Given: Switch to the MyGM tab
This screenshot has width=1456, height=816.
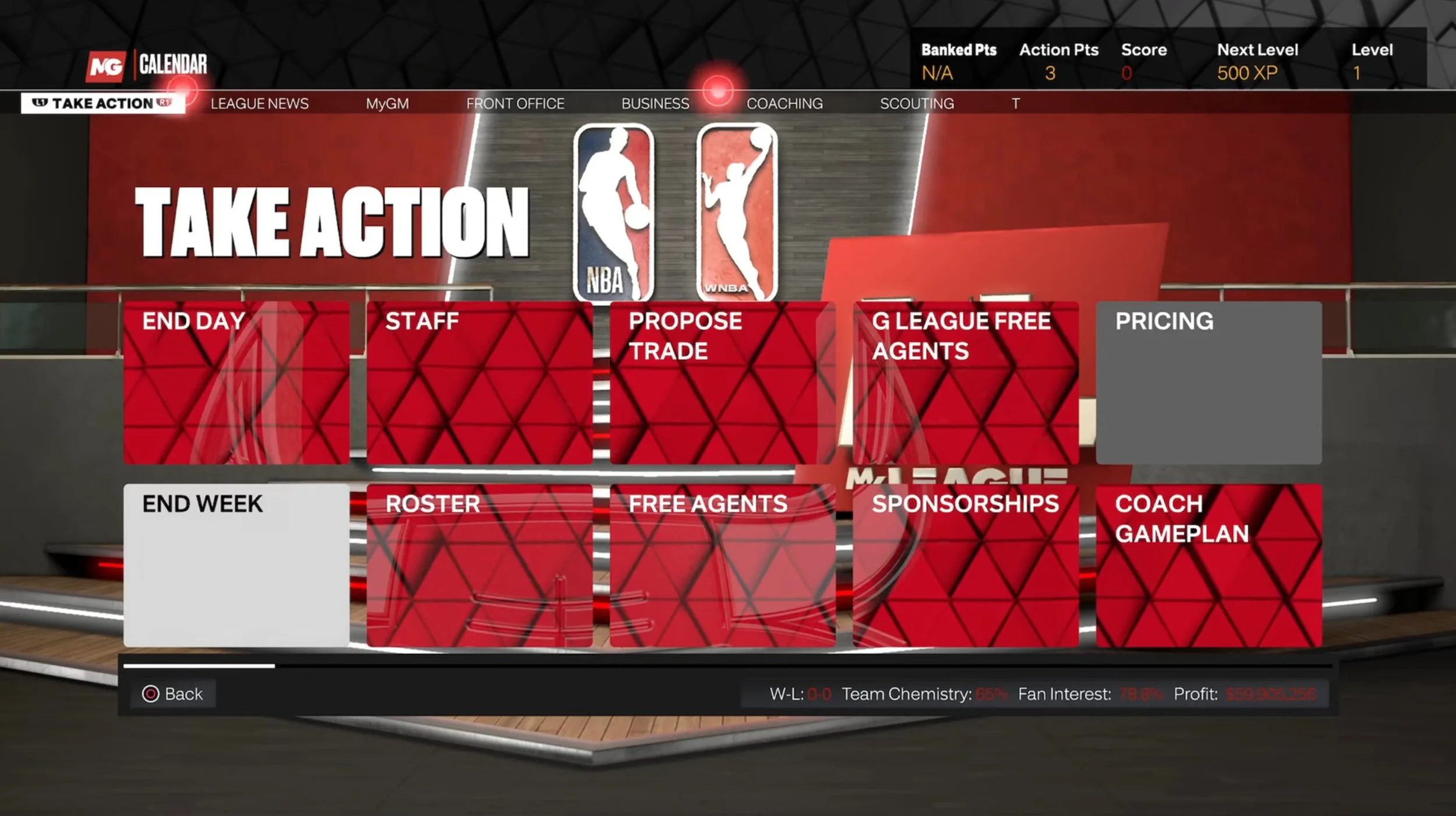Looking at the screenshot, I should 387,104.
